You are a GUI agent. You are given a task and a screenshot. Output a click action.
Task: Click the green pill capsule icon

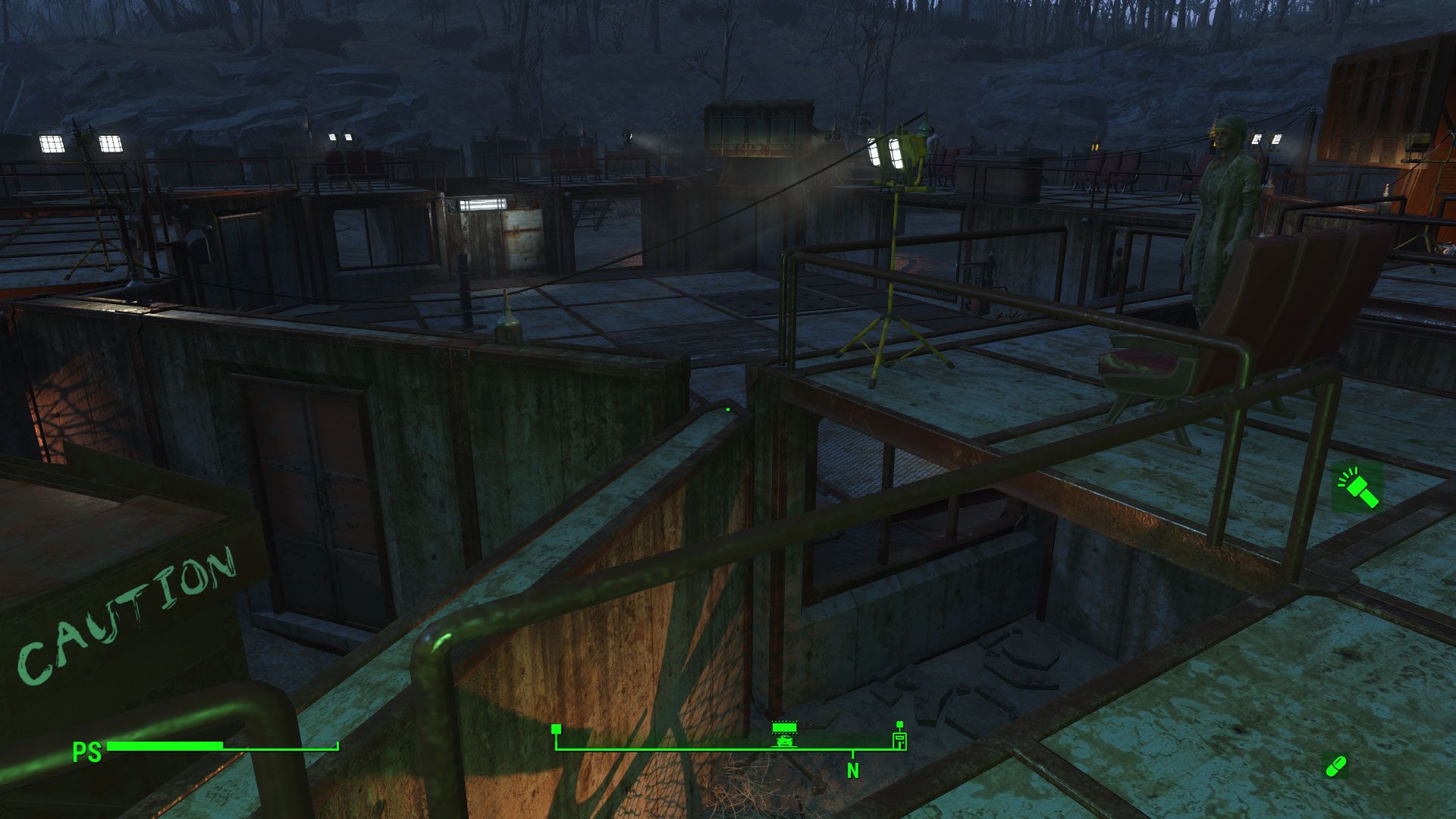coord(1335,766)
